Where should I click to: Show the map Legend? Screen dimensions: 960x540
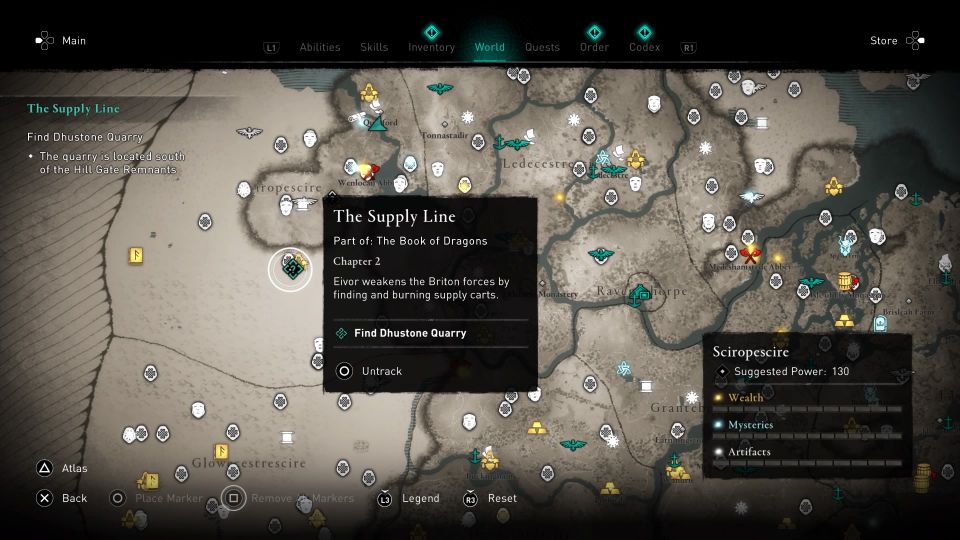pyautogui.click(x=419, y=498)
